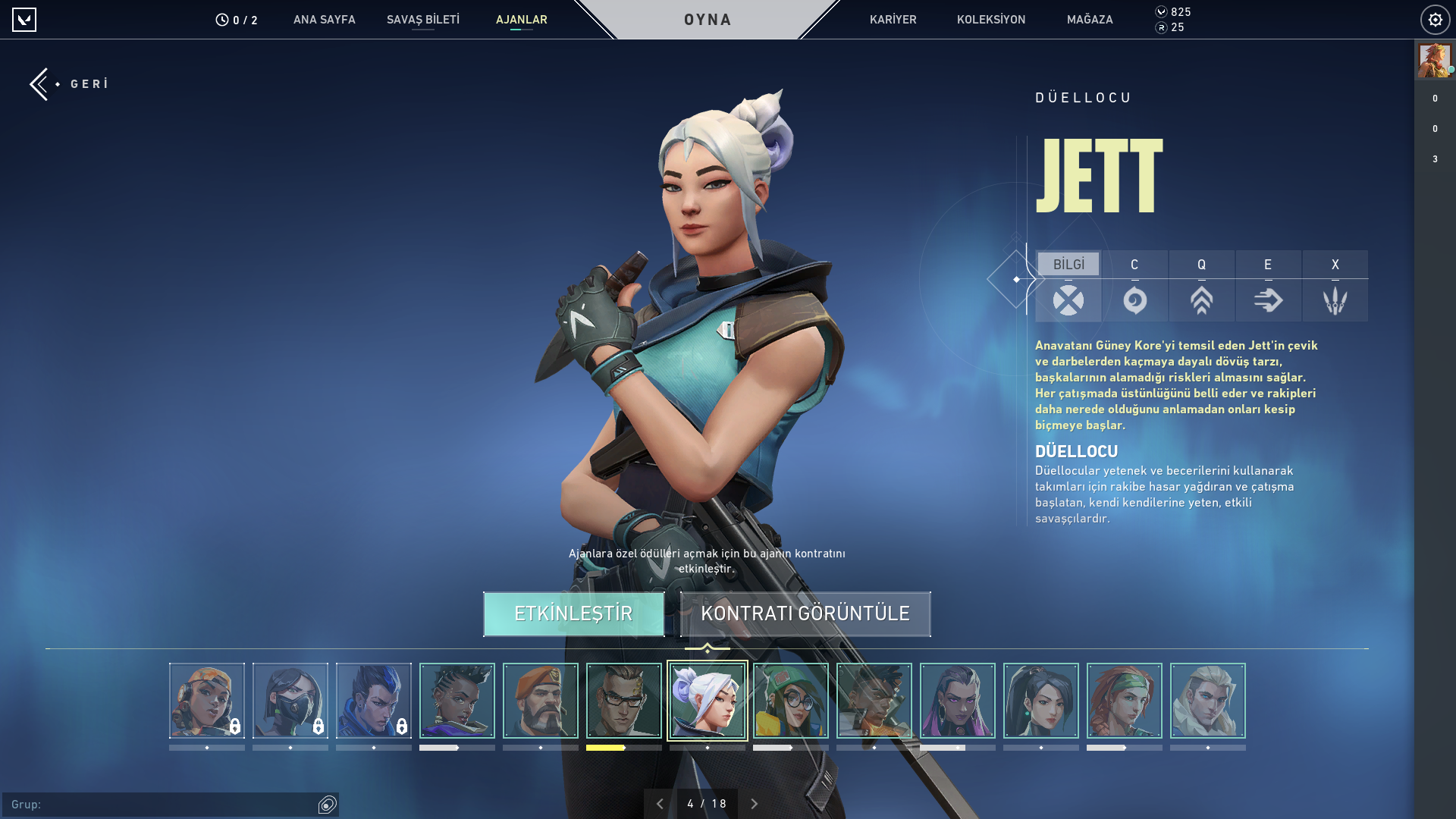Activate Jett's contract with ETKİNLEŞTİR

(573, 613)
